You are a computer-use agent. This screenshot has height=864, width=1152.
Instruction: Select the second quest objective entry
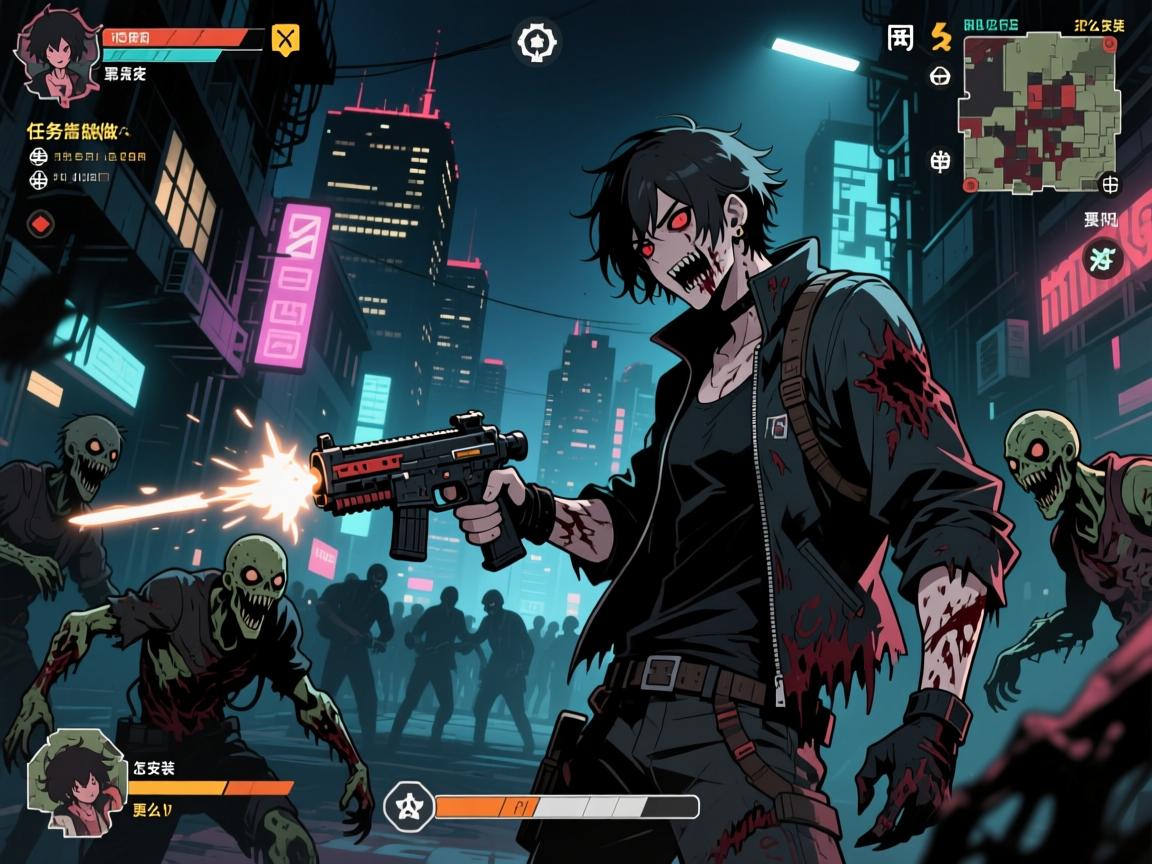click(72, 179)
